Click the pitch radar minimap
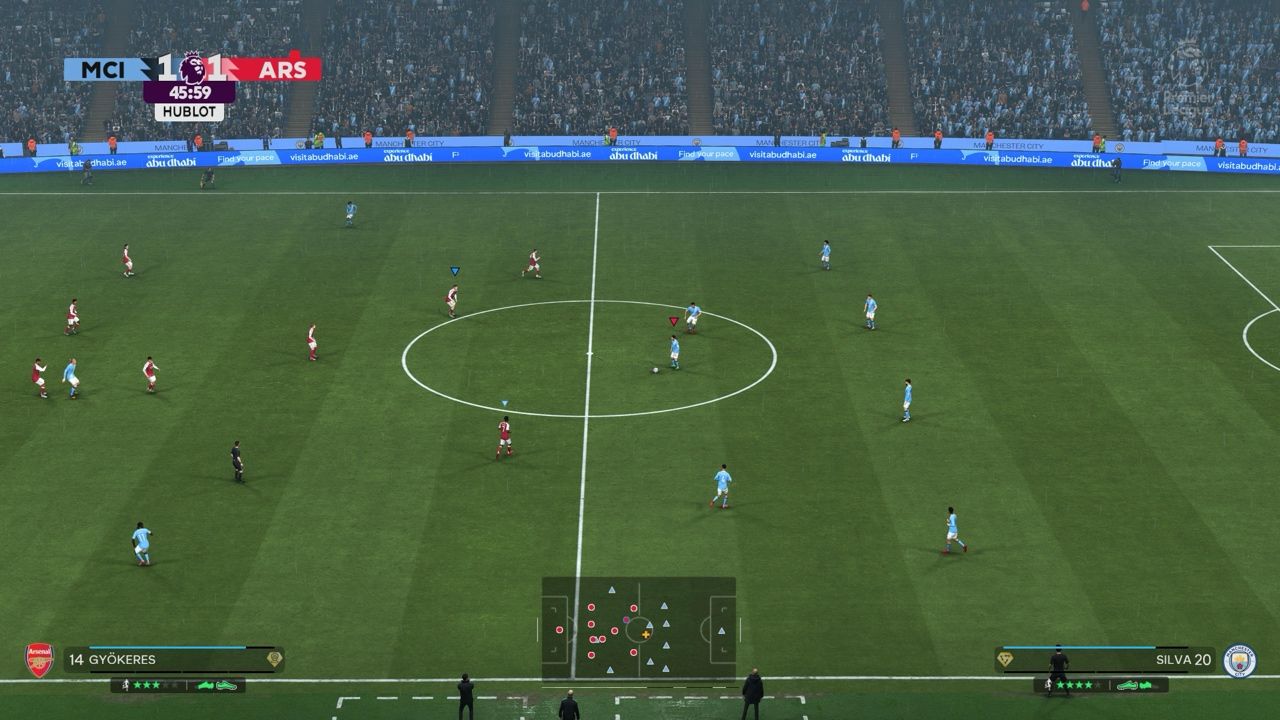 pyautogui.click(x=638, y=630)
